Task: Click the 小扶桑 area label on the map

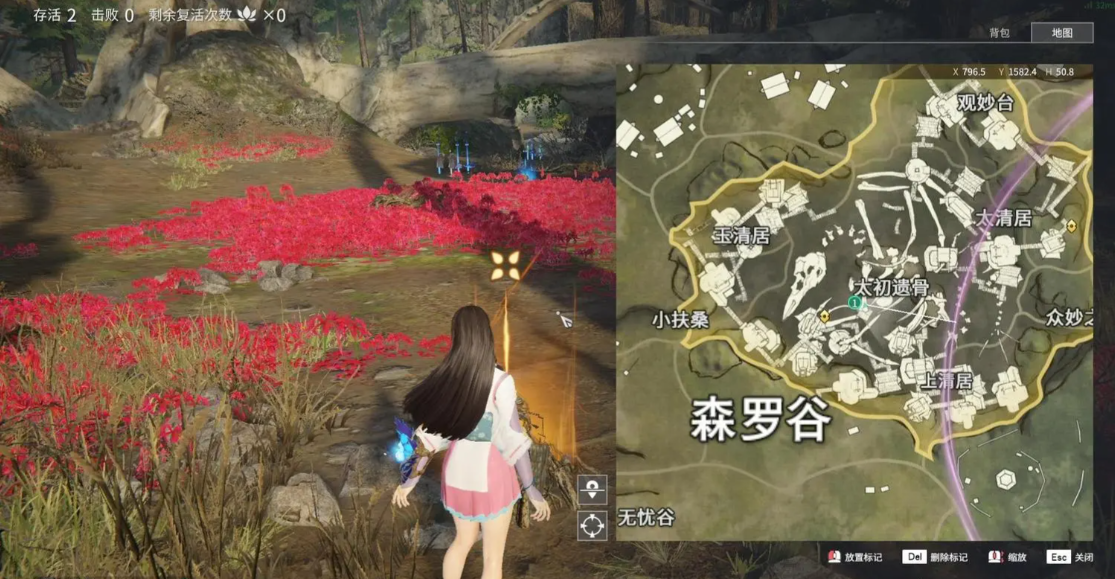Action: click(680, 320)
